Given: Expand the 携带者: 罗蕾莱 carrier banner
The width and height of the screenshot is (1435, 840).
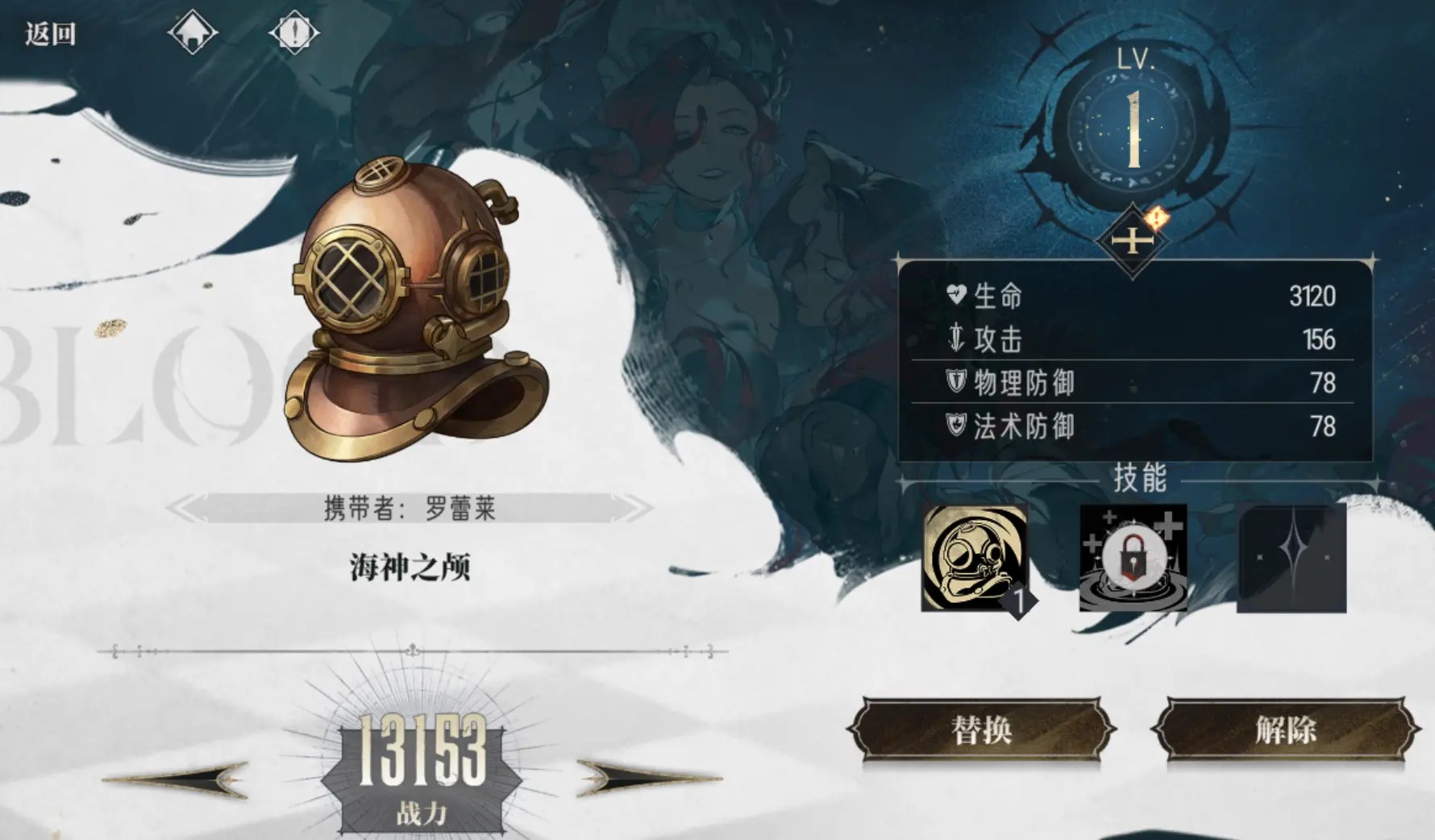Looking at the screenshot, I should [x=410, y=508].
